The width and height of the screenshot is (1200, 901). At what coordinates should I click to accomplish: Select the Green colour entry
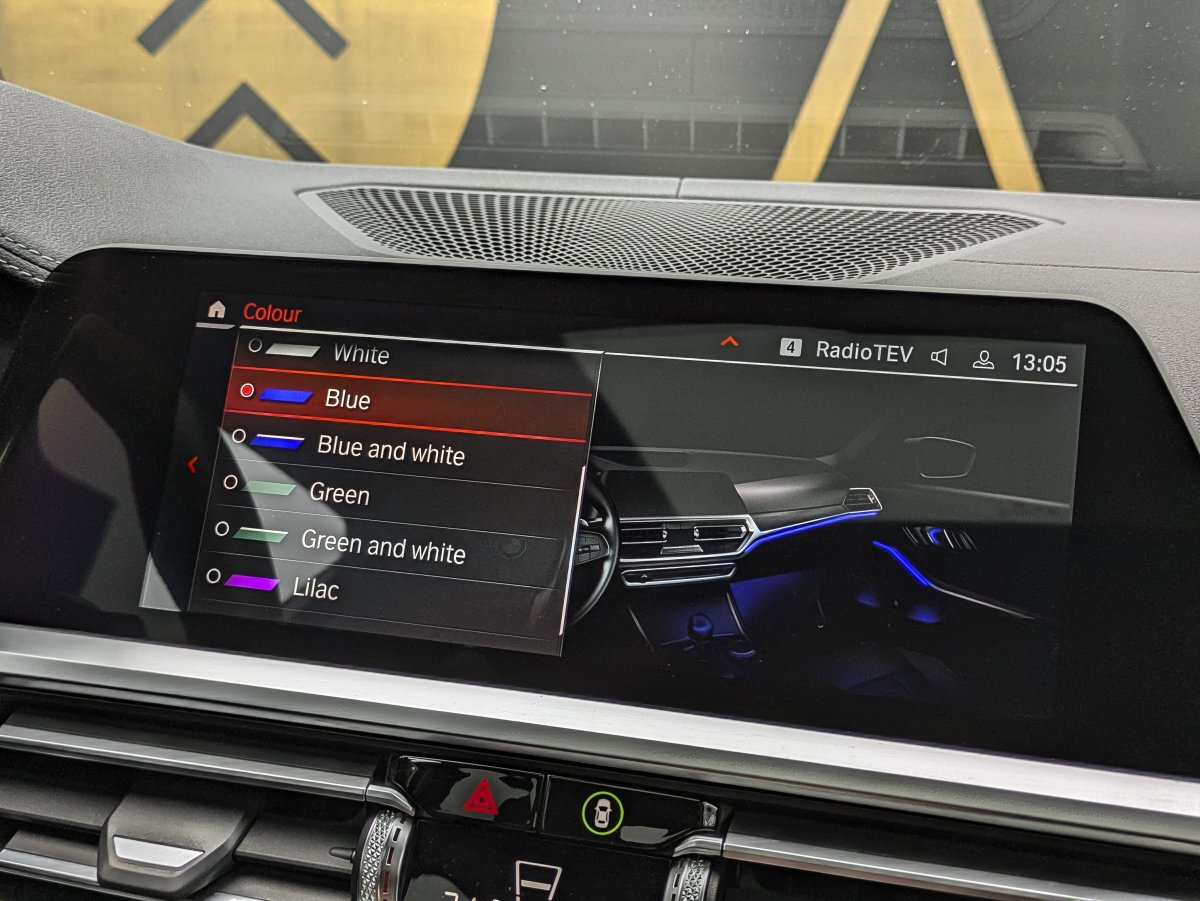click(x=339, y=494)
